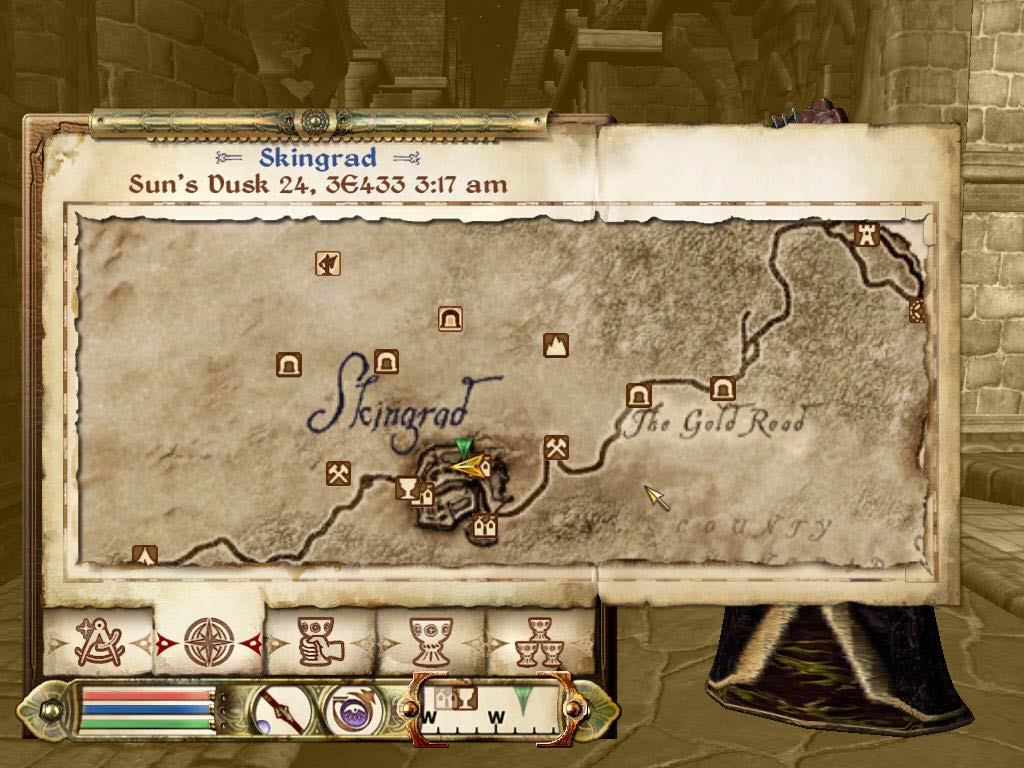Image resolution: width=1024 pixels, height=768 pixels.
Task: Choose the winged statue shrine map marker
Action: (328, 263)
